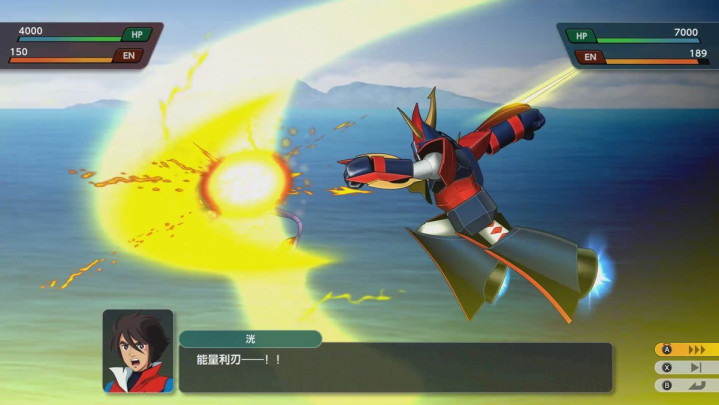Select the return arrow bar
719x405 pixels.
(686, 384)
